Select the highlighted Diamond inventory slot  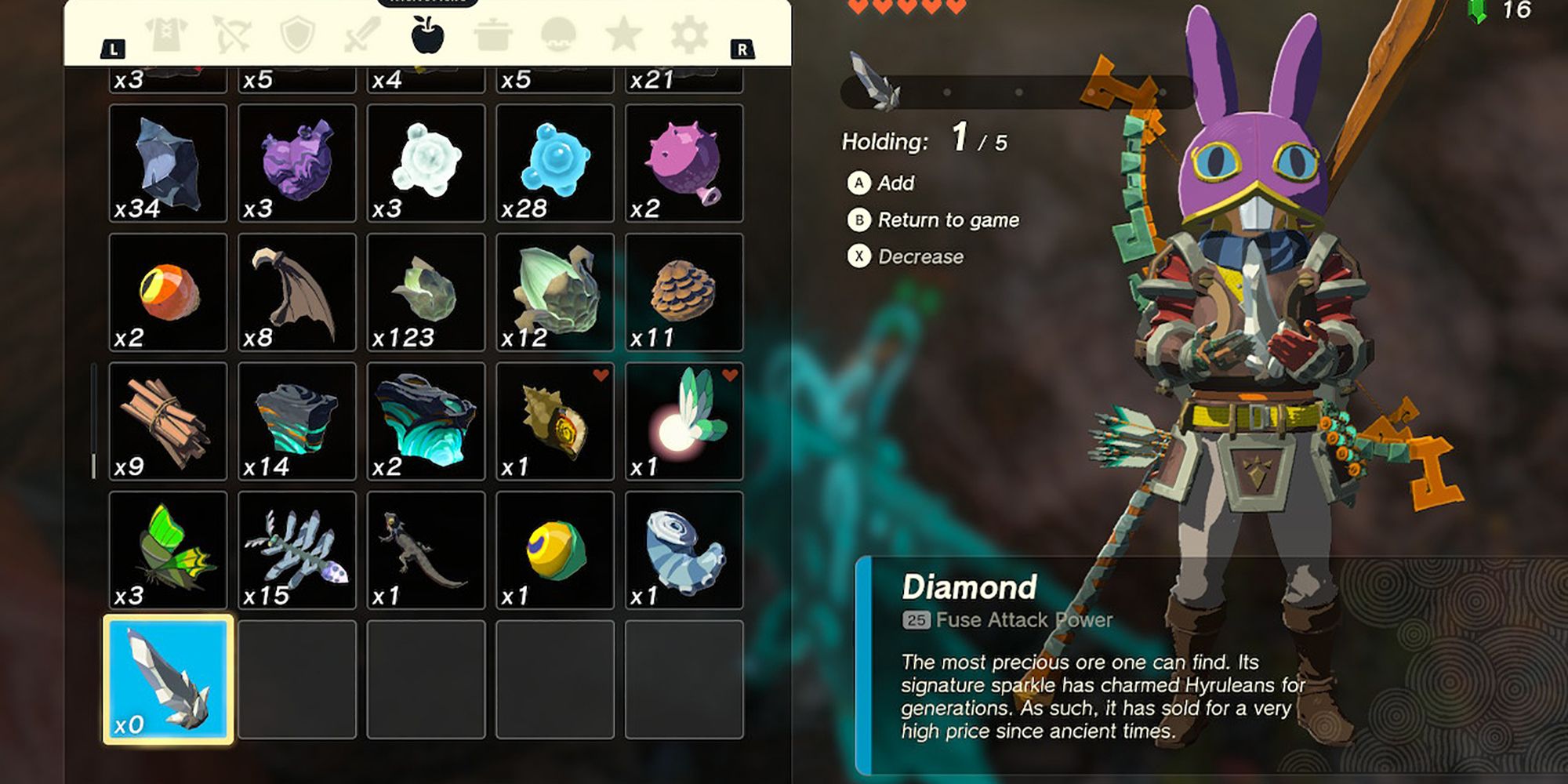click(x=167, y=678)
